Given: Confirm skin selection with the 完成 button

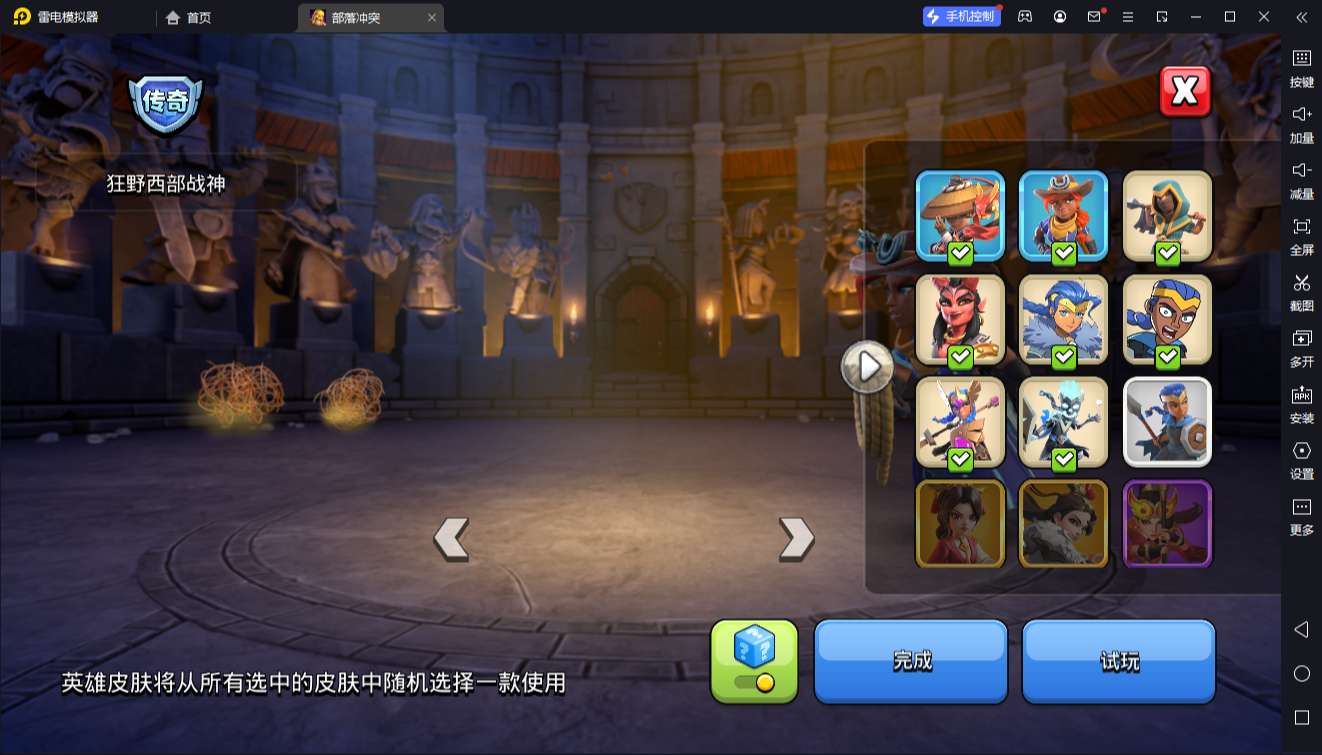Looking at the screenshot, I should click(x=910, y=661).
